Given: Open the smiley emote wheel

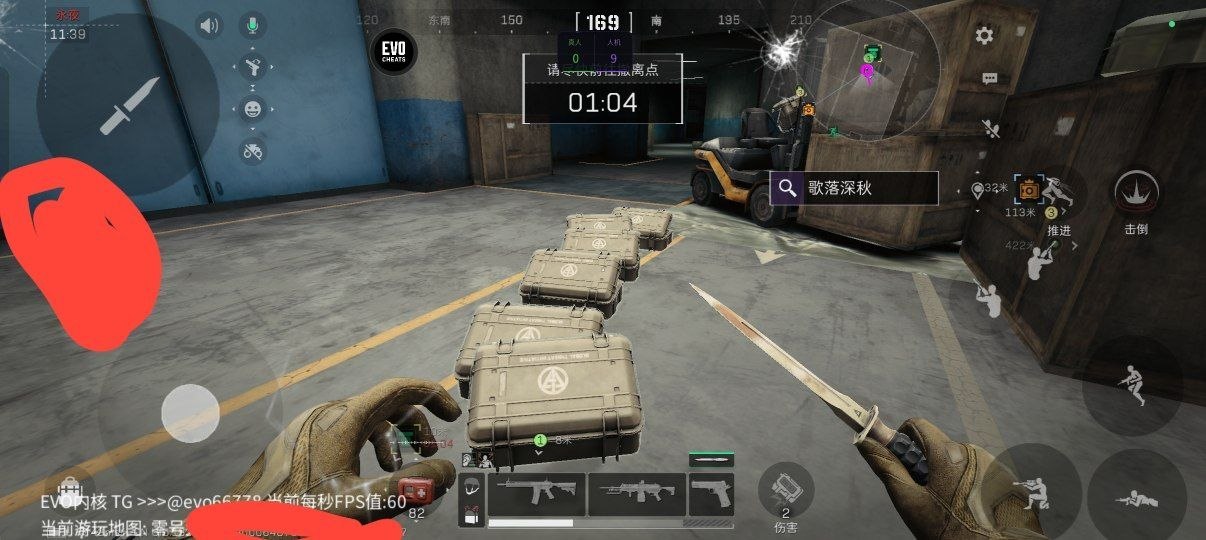Looking at the screenshot, I should tap(253, 110).
